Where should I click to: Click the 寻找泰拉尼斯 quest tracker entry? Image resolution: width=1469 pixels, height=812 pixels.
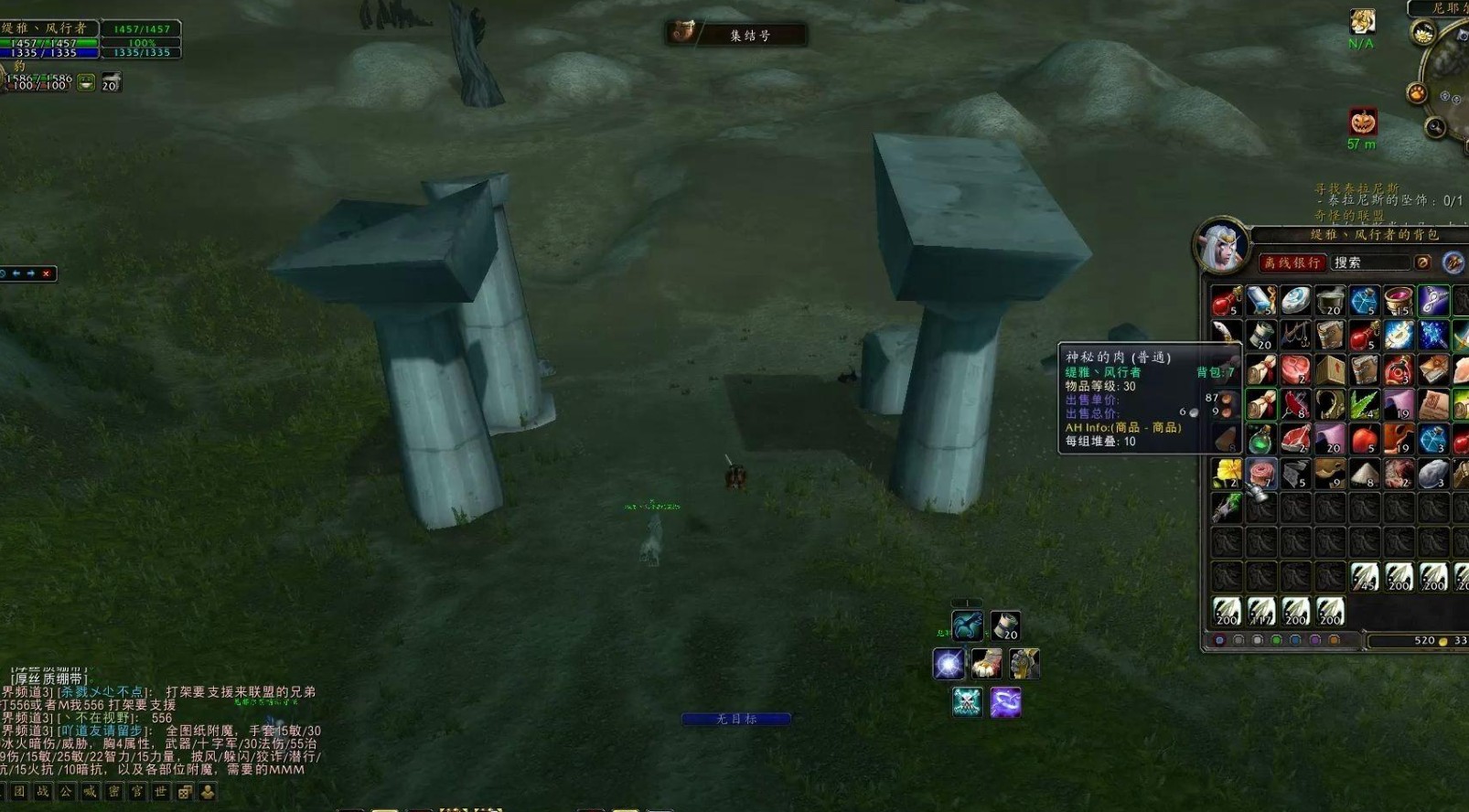click(1356, 188)
